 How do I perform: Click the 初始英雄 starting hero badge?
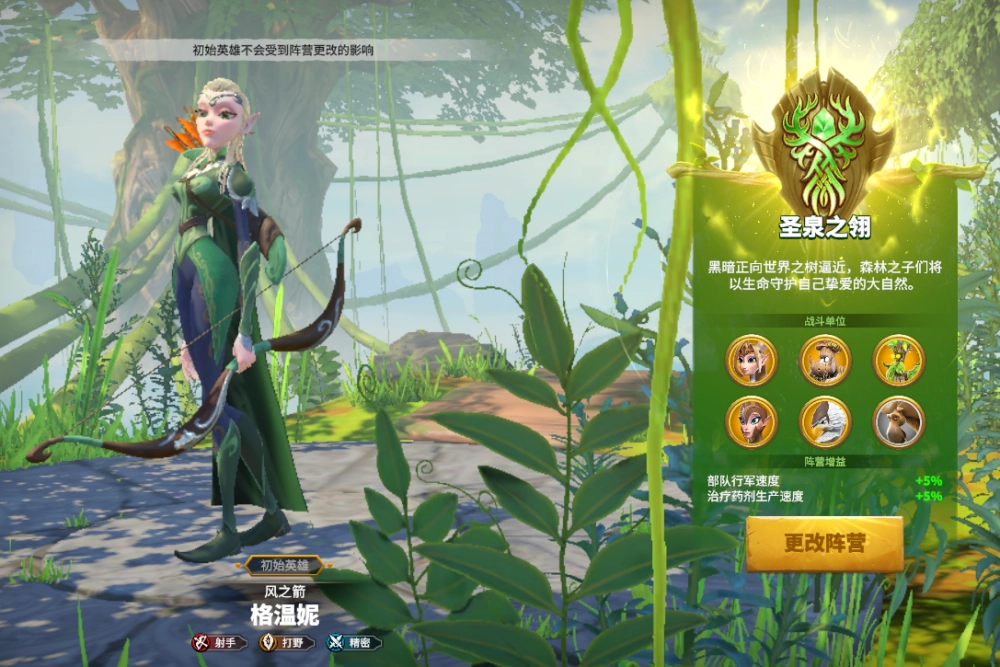[284, 565]
